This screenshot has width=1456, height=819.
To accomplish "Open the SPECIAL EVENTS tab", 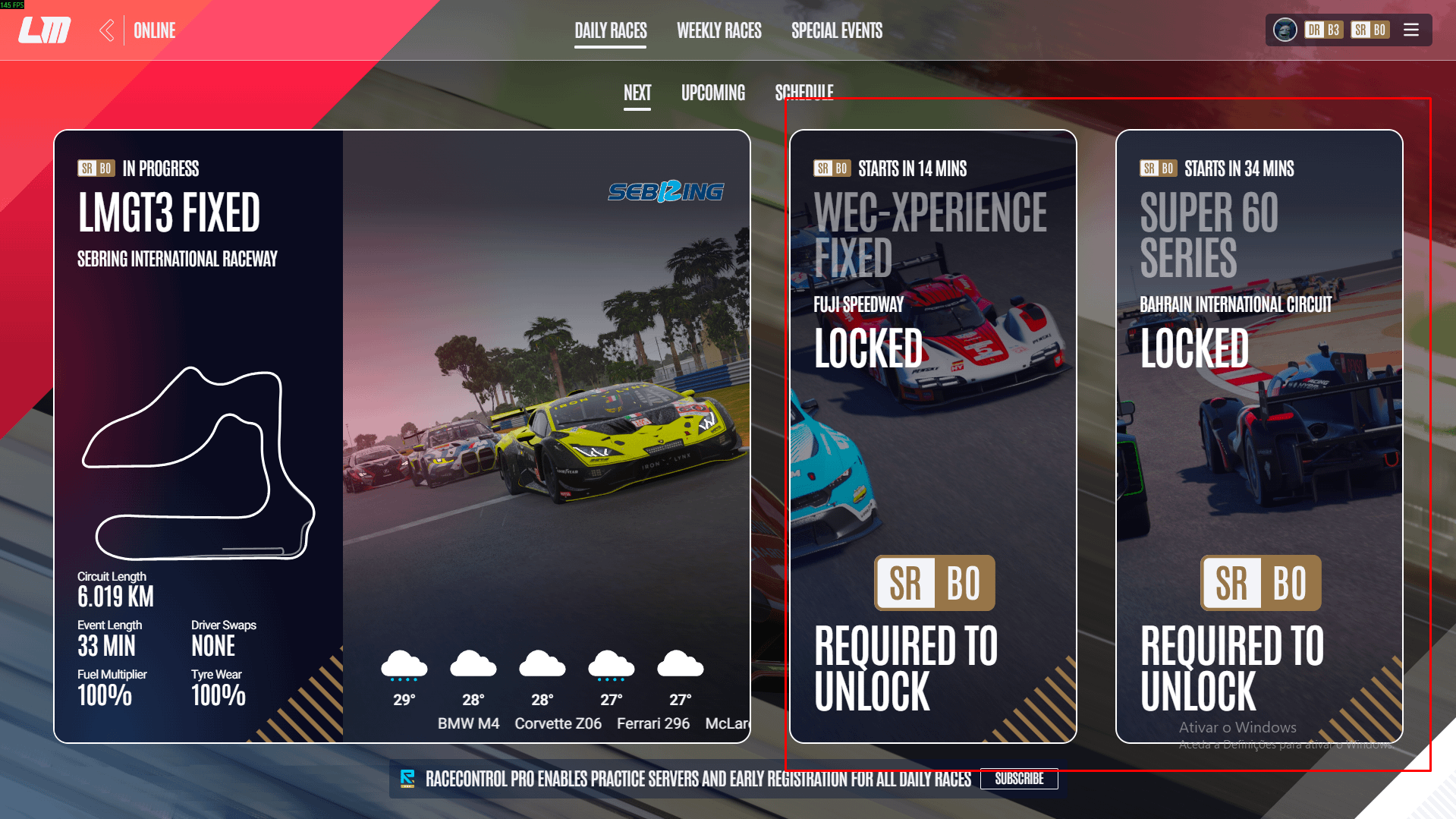I will (837, 30).
